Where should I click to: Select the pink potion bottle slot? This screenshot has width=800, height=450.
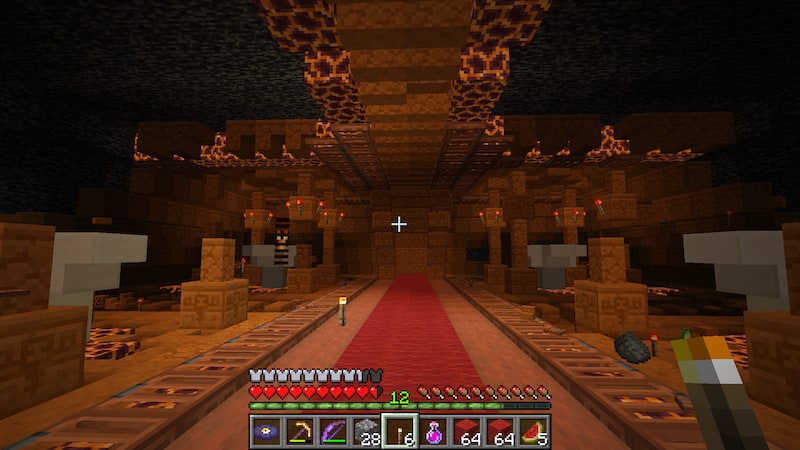[x=434, y=431]
